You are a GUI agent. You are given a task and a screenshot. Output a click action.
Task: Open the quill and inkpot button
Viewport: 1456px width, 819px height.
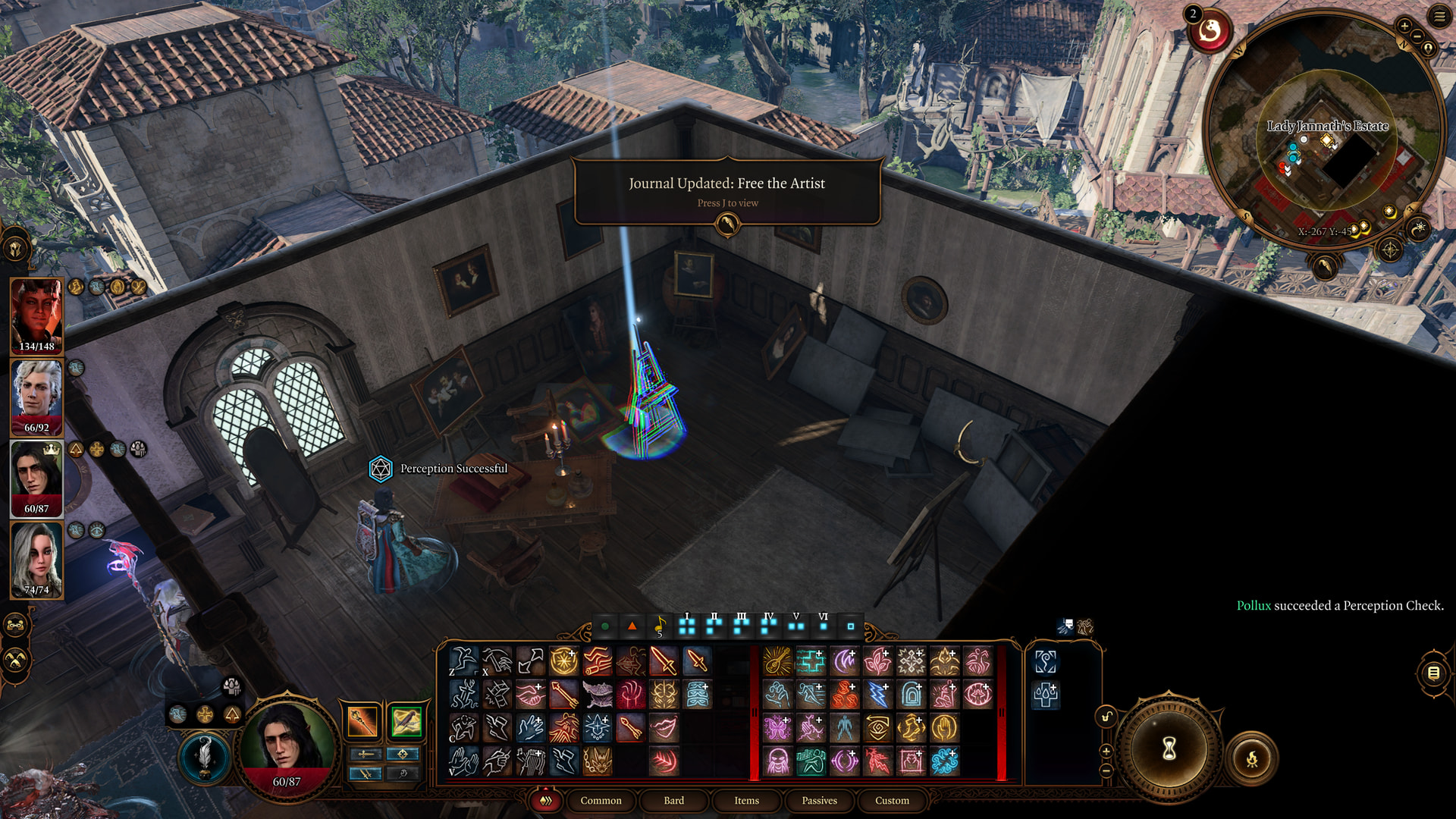tap(204, 756)
